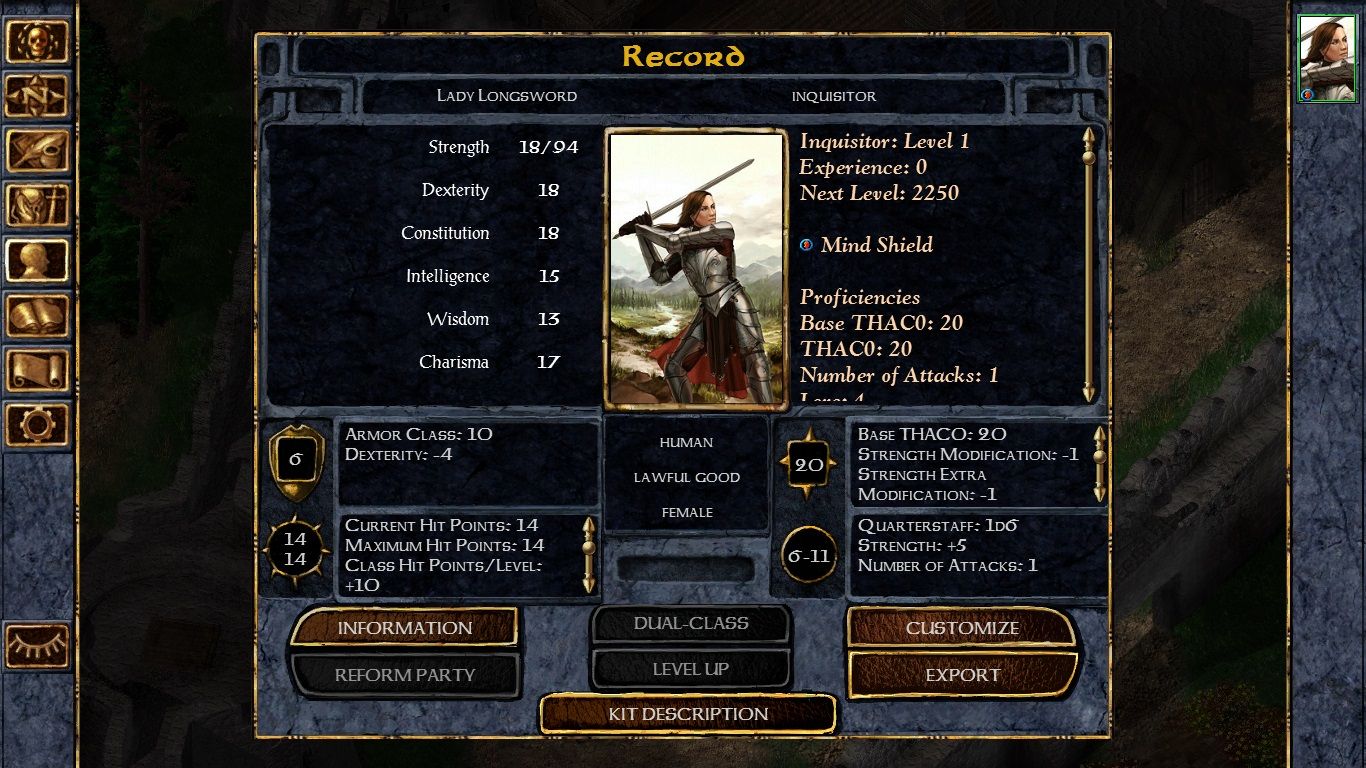Screen dimensions: 1366x768
Task: Click the hit points emblem showing 14/14
Action: pos(294,548)
